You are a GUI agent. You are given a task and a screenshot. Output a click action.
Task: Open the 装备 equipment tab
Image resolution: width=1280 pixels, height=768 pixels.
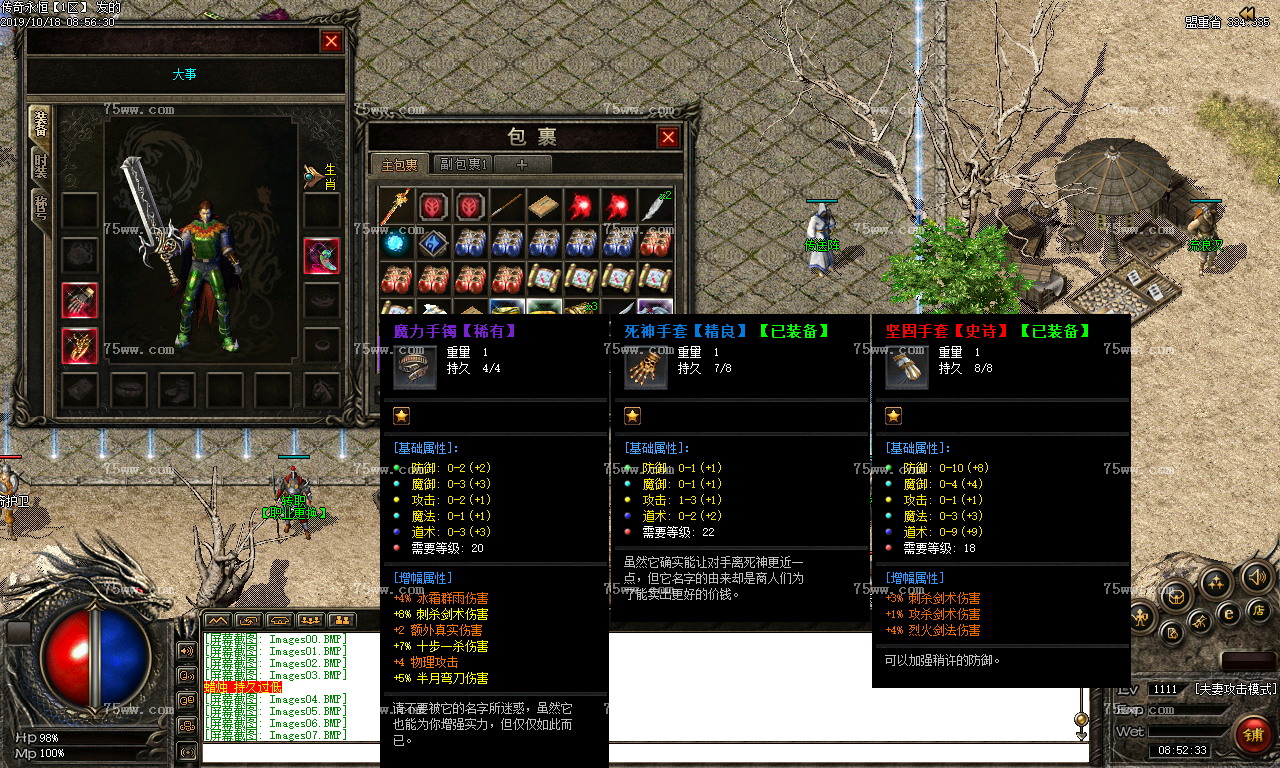[x=41, y=124]
